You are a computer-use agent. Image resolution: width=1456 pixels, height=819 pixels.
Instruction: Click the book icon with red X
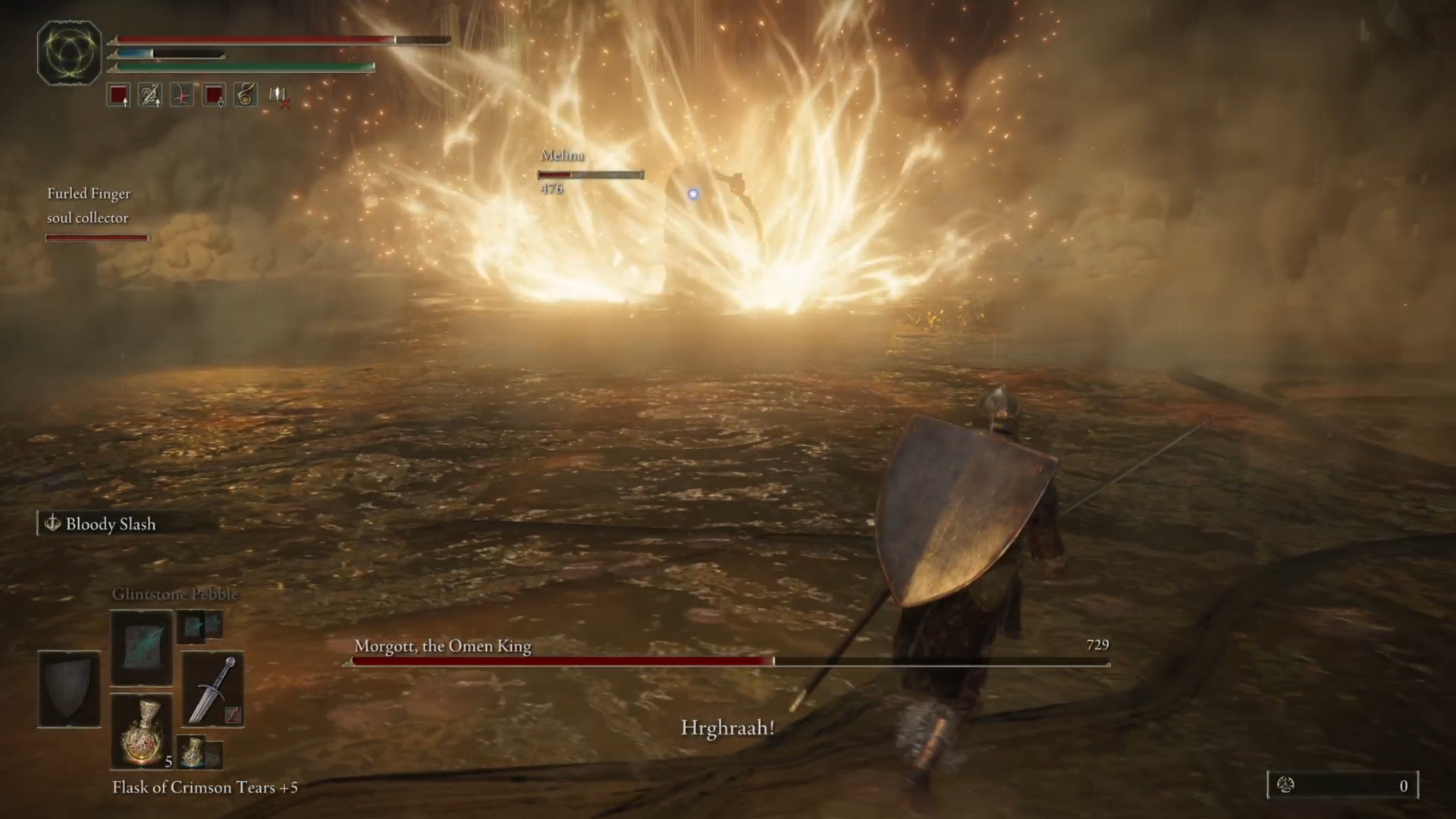(278, 96)
